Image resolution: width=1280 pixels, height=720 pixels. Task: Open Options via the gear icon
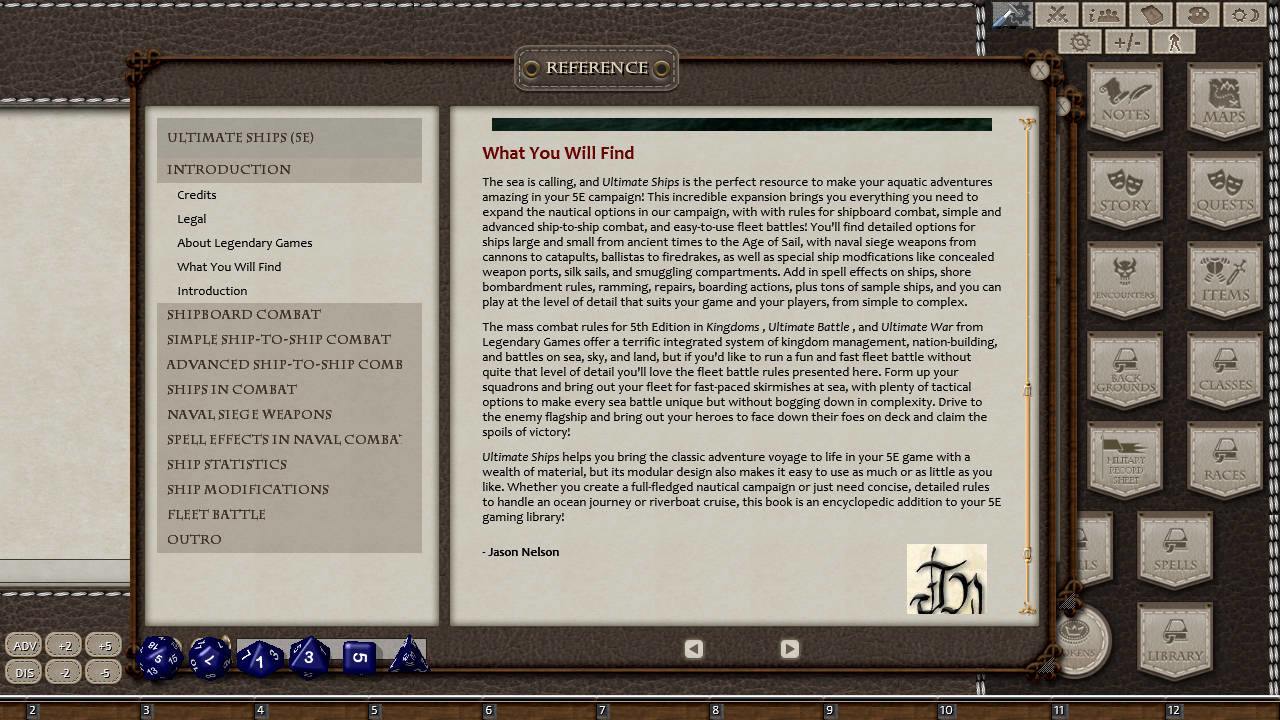click(1080, 41)
